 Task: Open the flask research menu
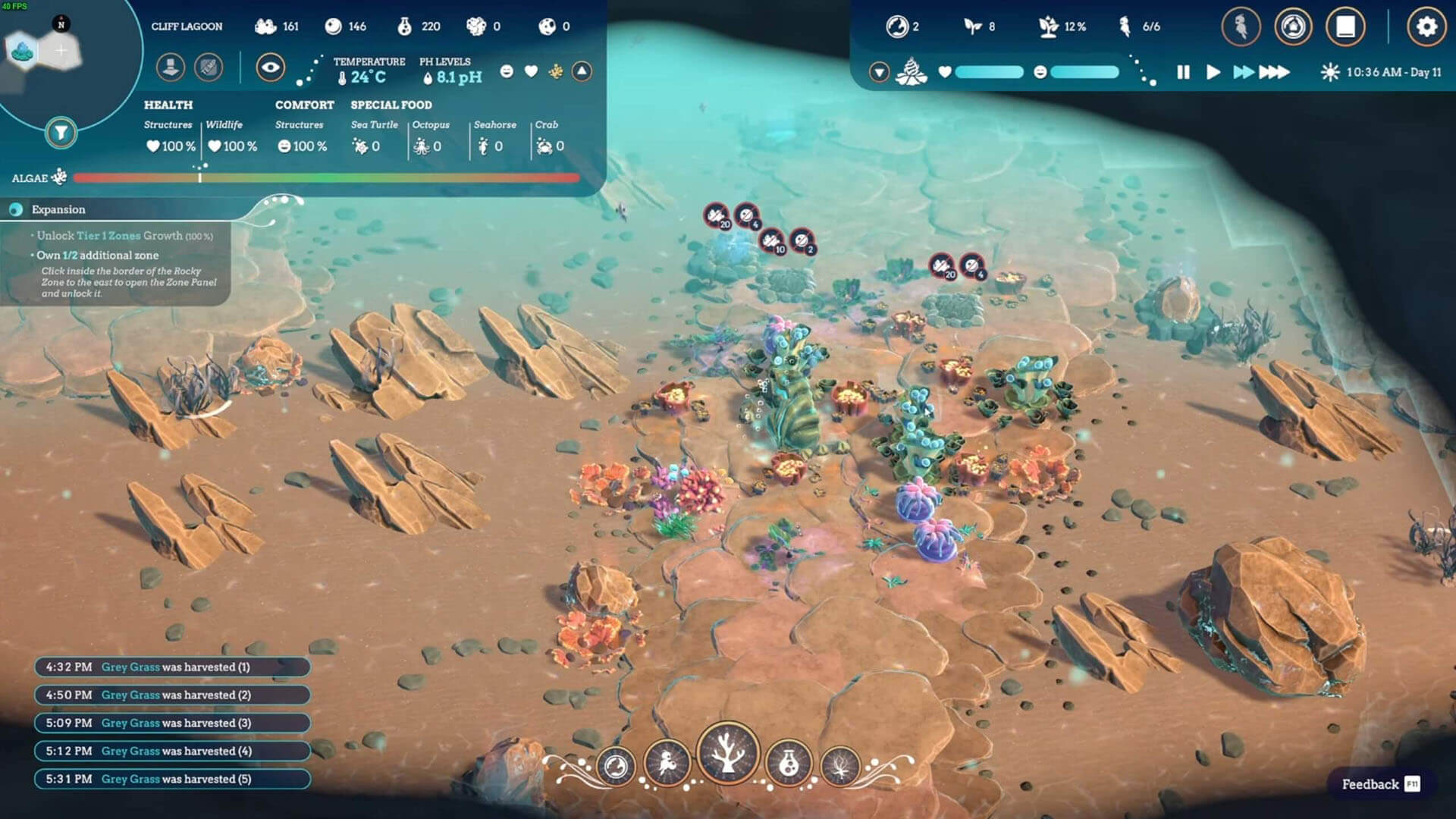coord(789,764)
